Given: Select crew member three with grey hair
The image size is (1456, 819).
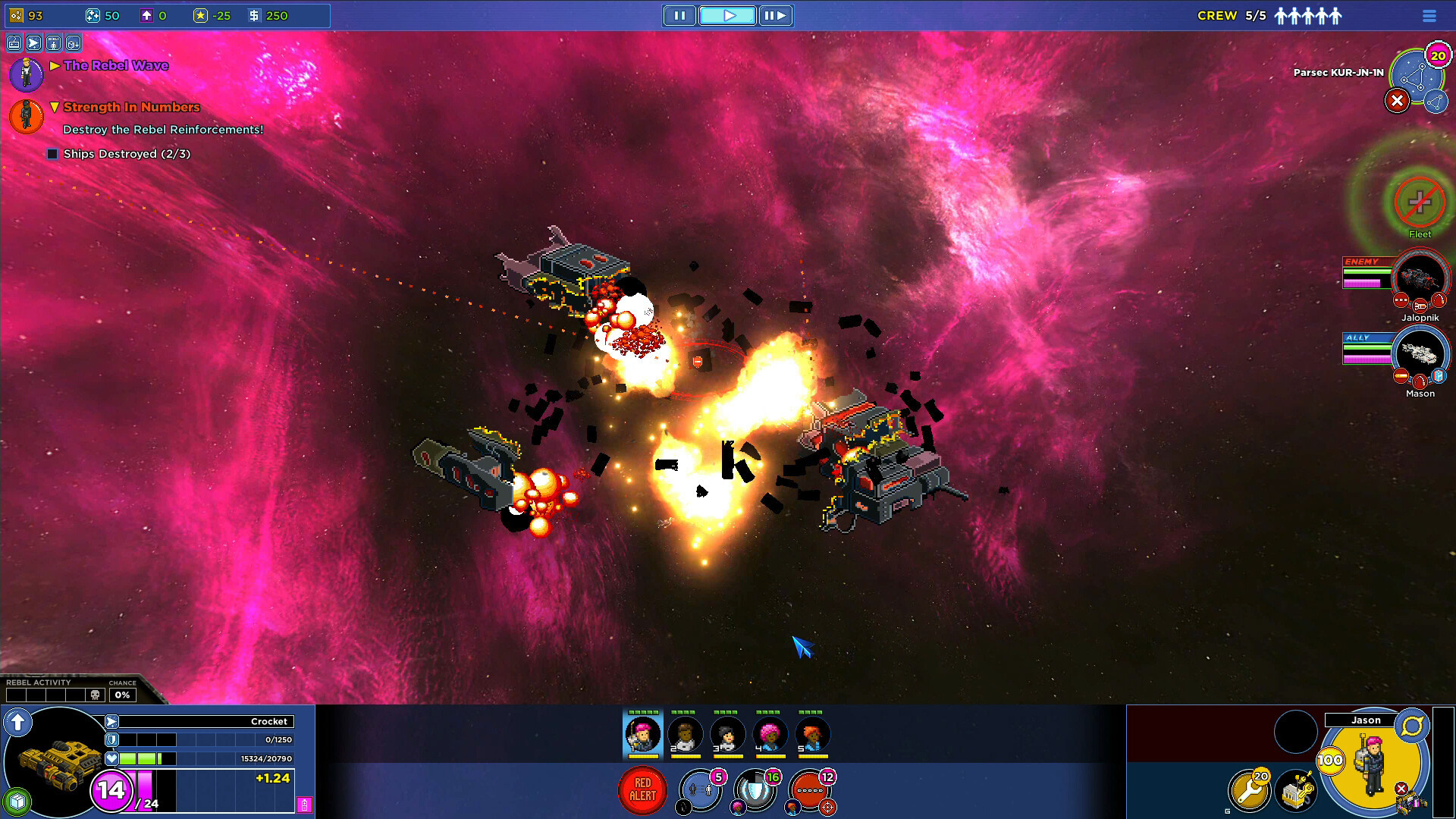Looking at the screenshot, I should tap(727, 734).
